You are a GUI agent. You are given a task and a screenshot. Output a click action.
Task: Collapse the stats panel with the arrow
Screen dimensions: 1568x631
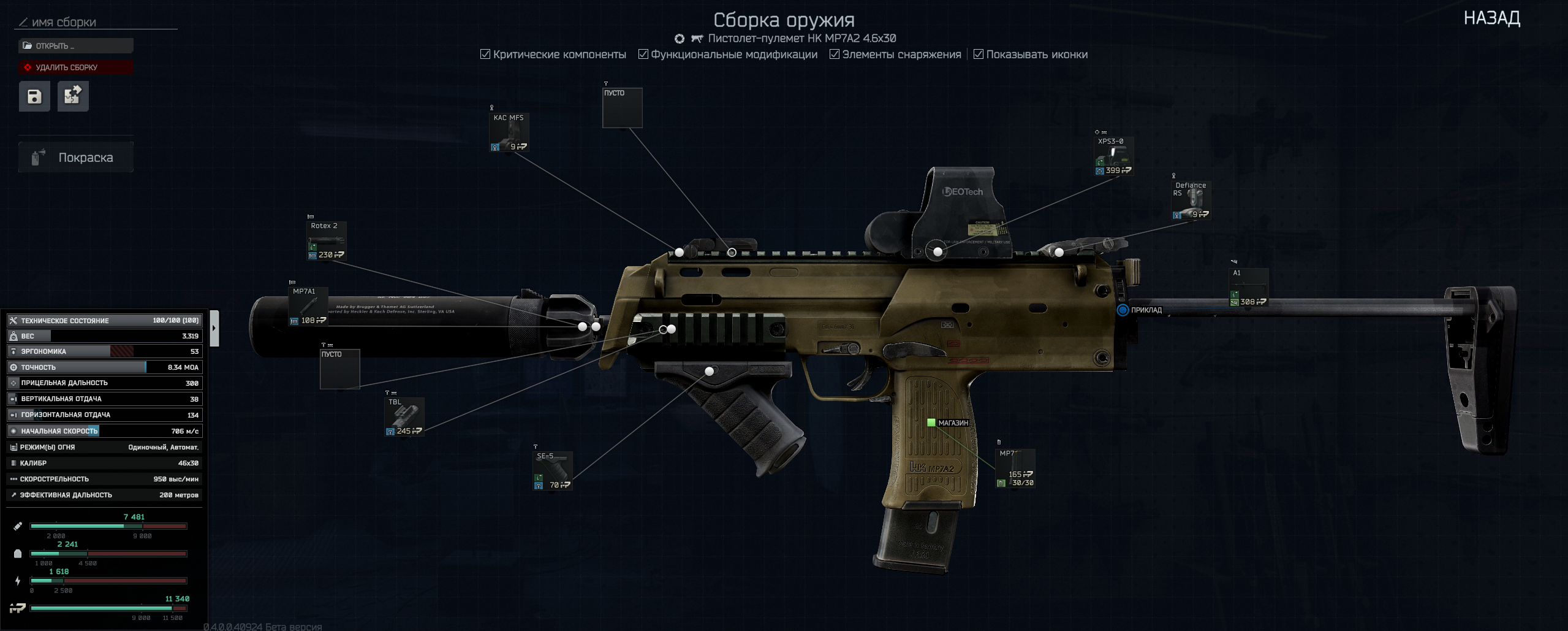214,328
